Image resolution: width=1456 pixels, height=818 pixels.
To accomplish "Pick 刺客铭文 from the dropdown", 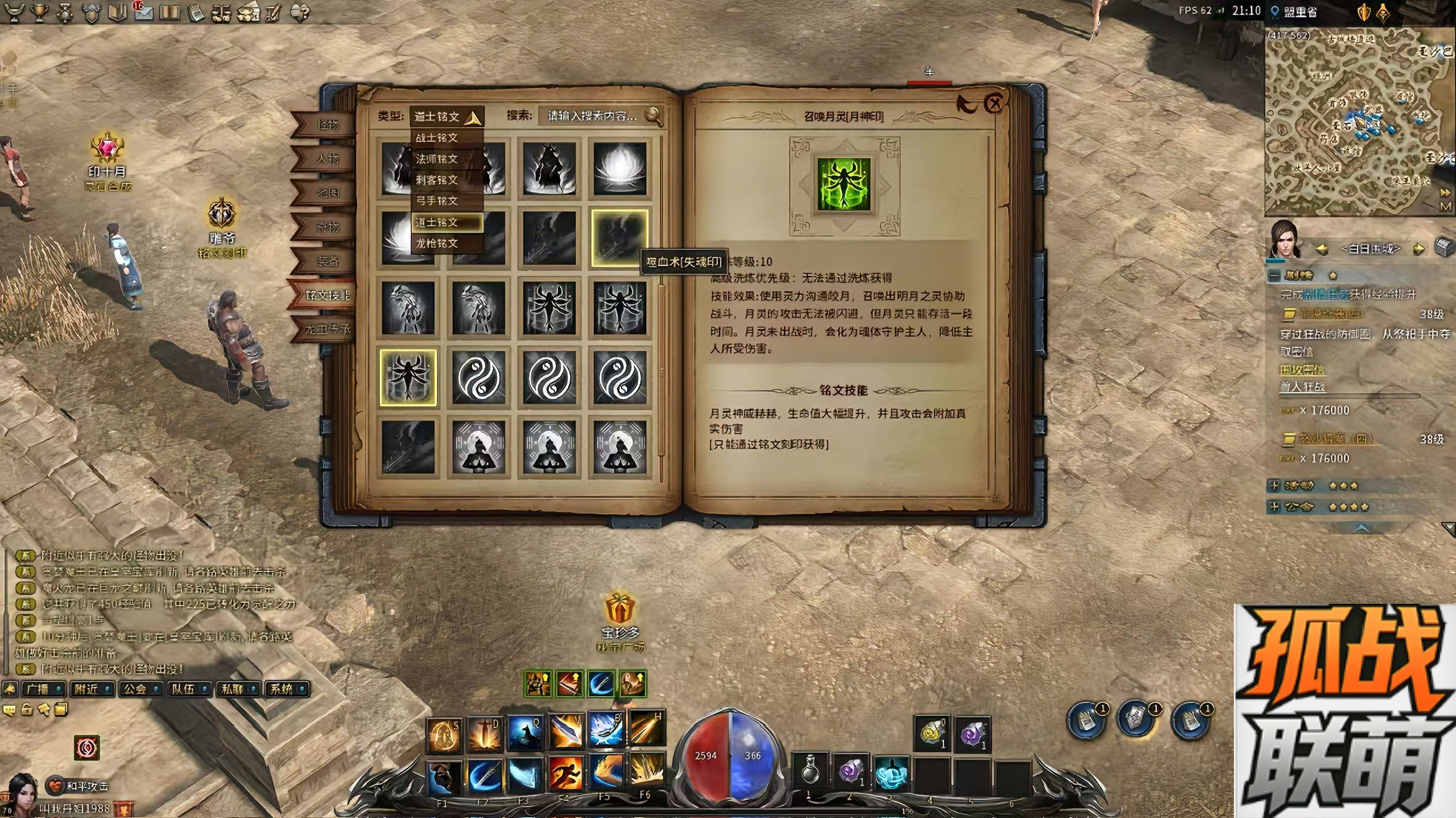I will tap(437, 180).
